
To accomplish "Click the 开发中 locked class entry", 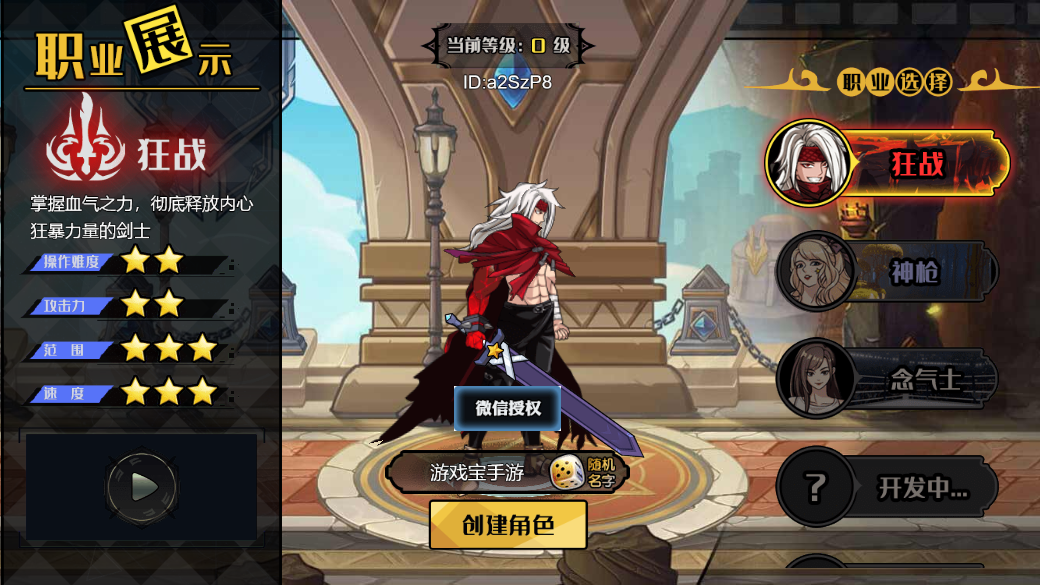I will point(888,487).
